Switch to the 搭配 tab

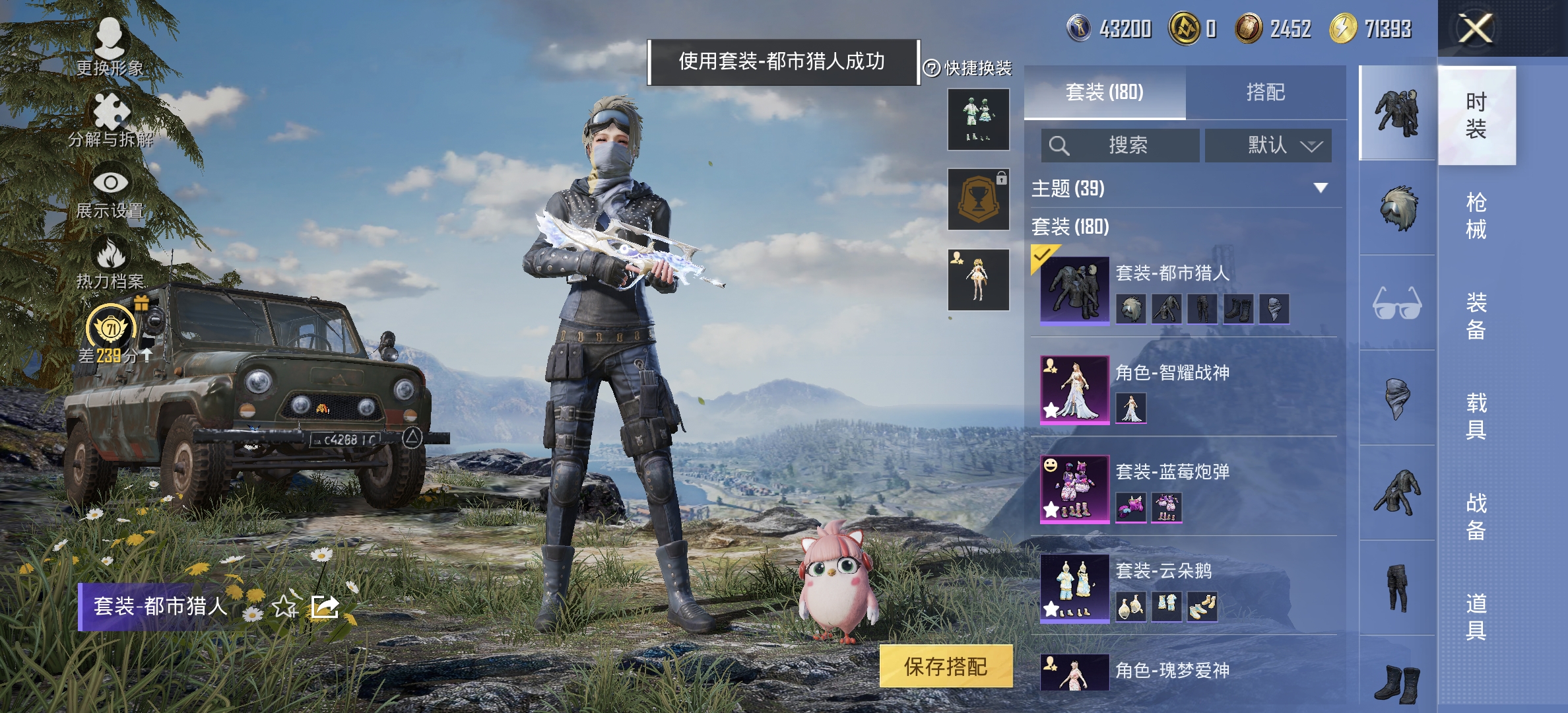[1269, 92]
